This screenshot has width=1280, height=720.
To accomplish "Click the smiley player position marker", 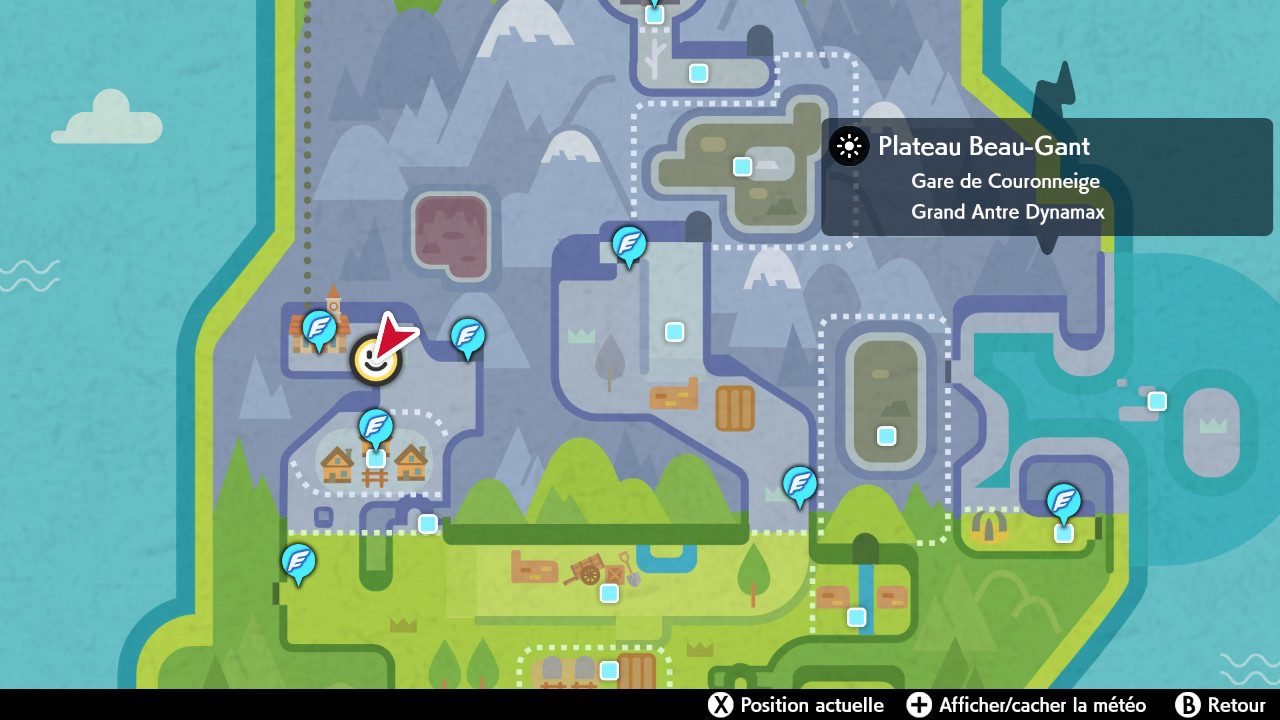I will click(x=375, y=360).
